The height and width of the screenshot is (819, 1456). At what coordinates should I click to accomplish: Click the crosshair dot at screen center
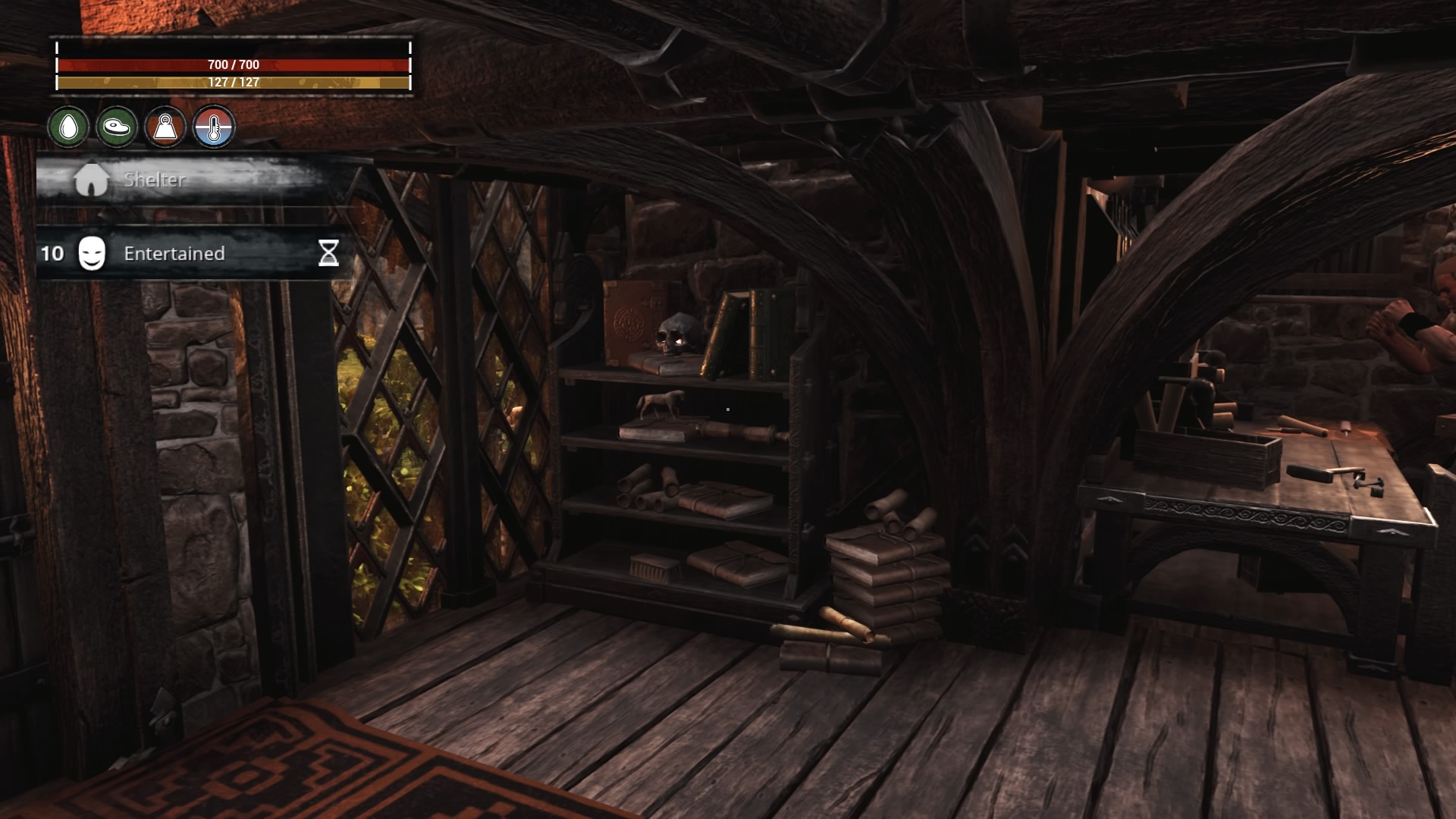[x=727, y=409]
